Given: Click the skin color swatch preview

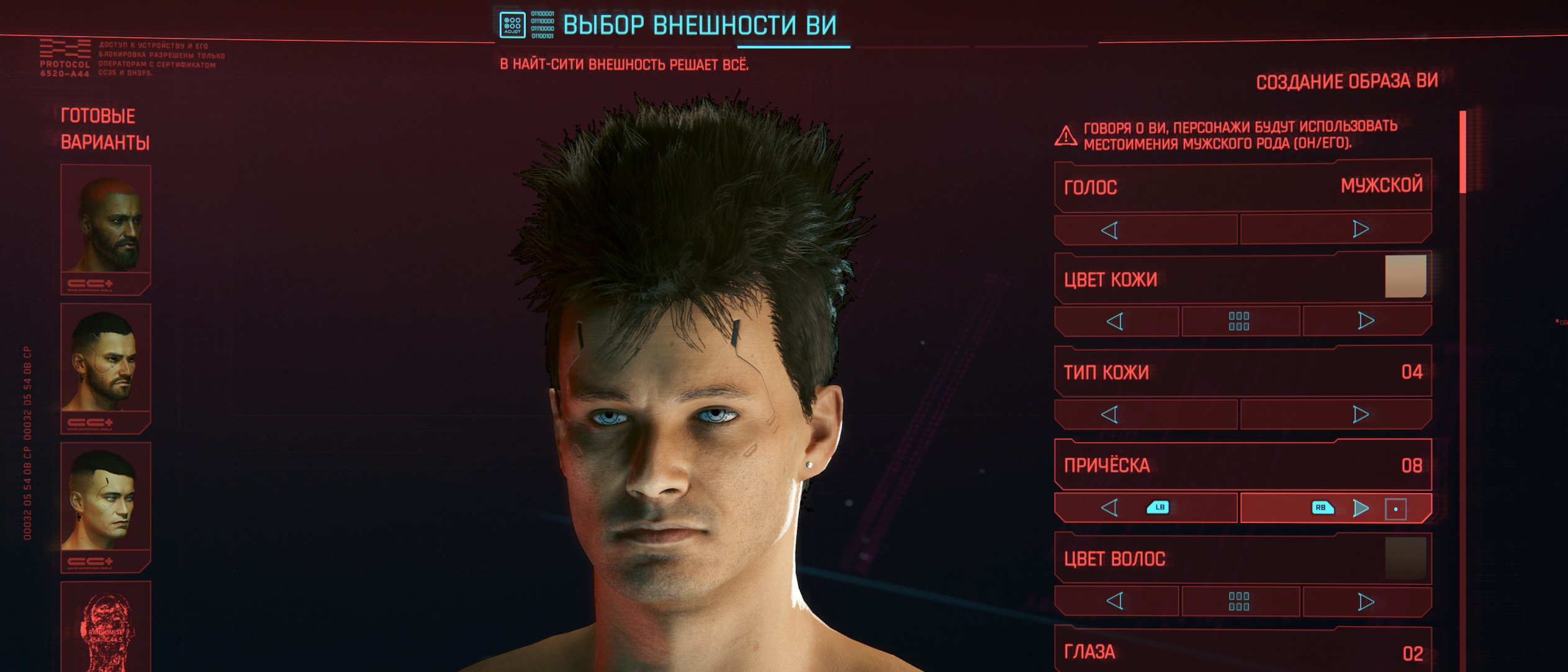Looking at the screenshot, I should coord(1405,276).
